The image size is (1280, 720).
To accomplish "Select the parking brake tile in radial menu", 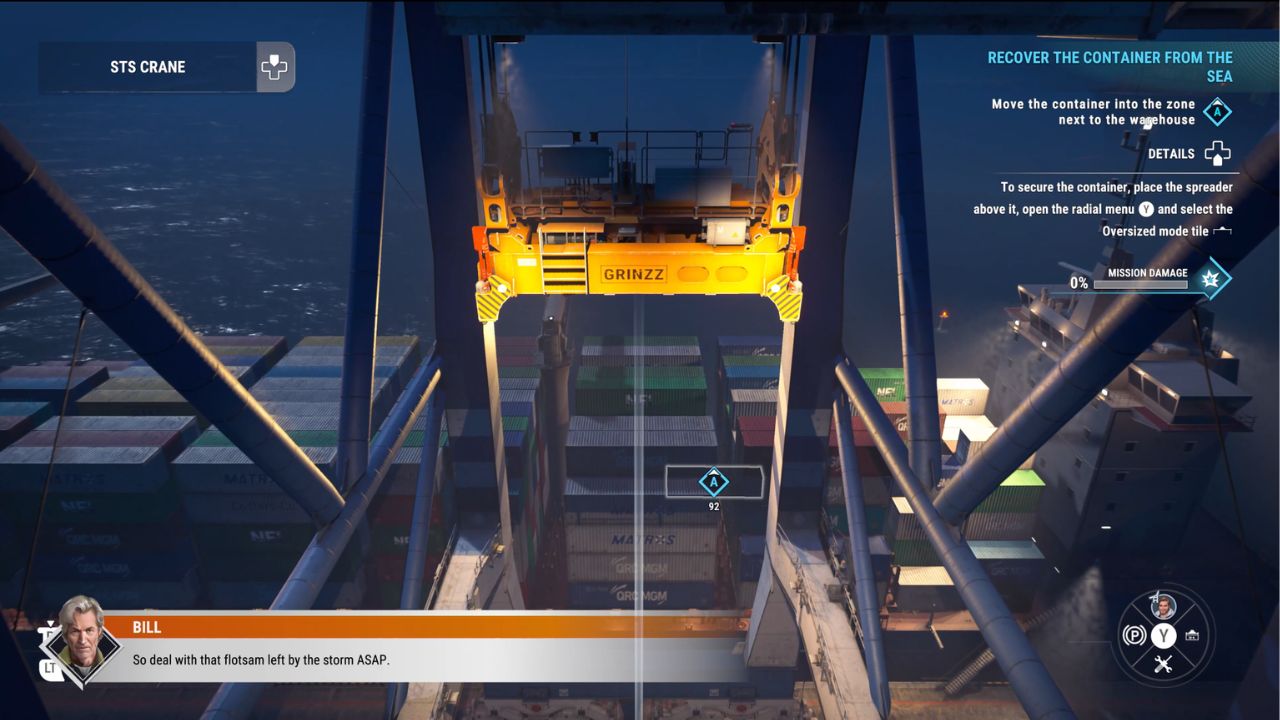I will [1134, 636].
